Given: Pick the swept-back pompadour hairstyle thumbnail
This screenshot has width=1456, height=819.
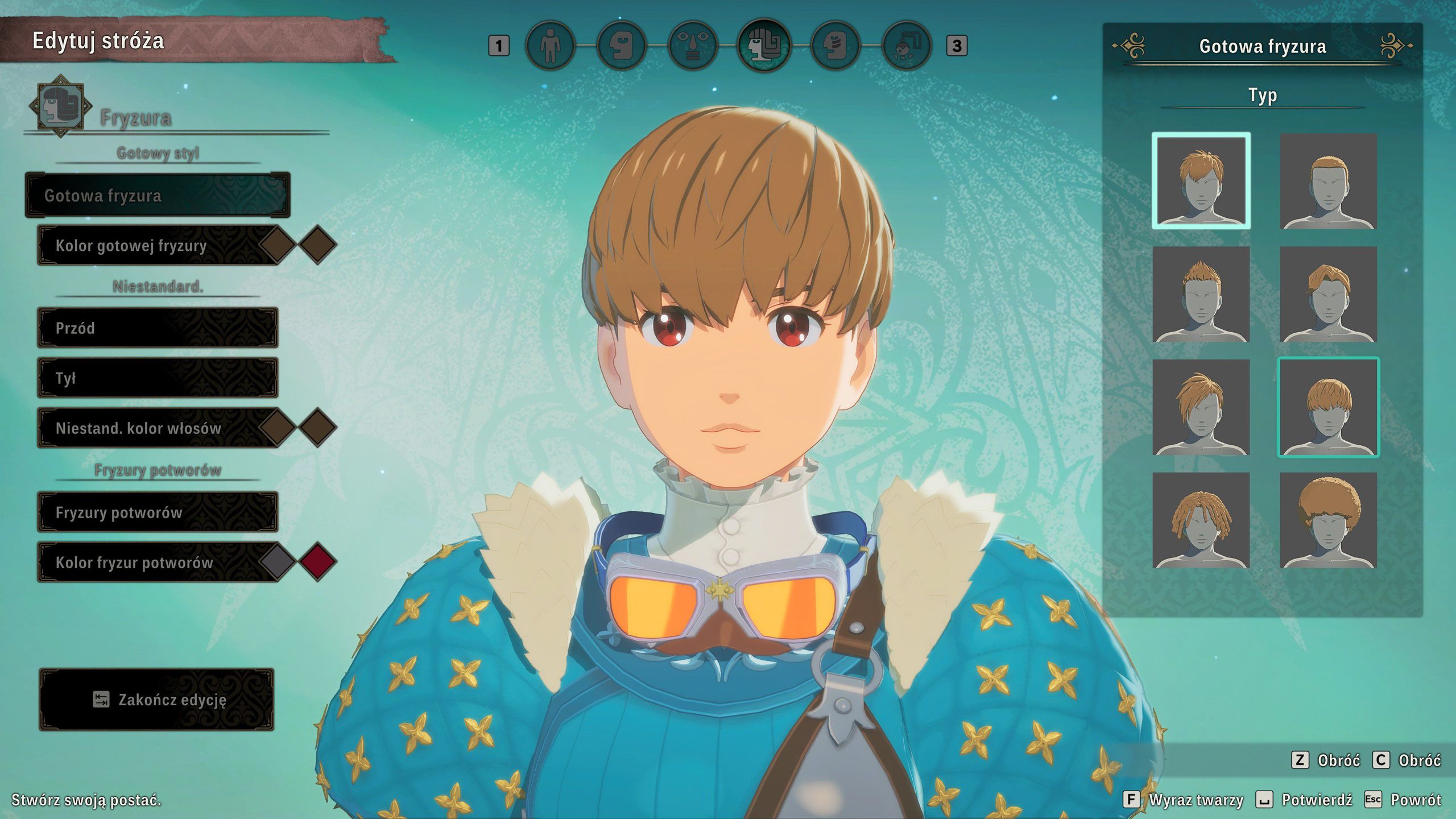Looking at the screenshot, I should pyautogui.click(x=1328, y=294).
